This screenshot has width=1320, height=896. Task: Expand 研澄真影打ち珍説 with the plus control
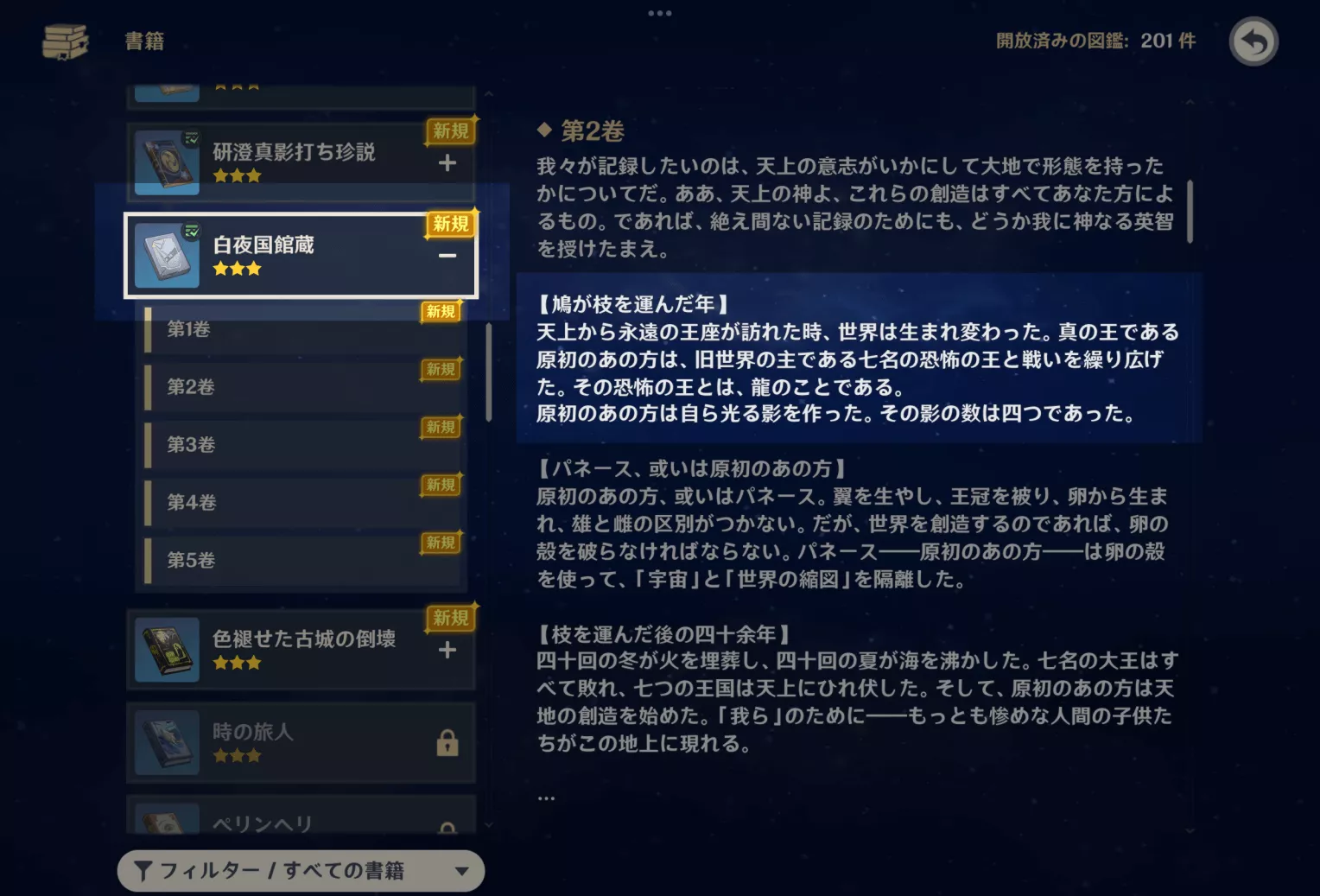click(x=447, y=162)
